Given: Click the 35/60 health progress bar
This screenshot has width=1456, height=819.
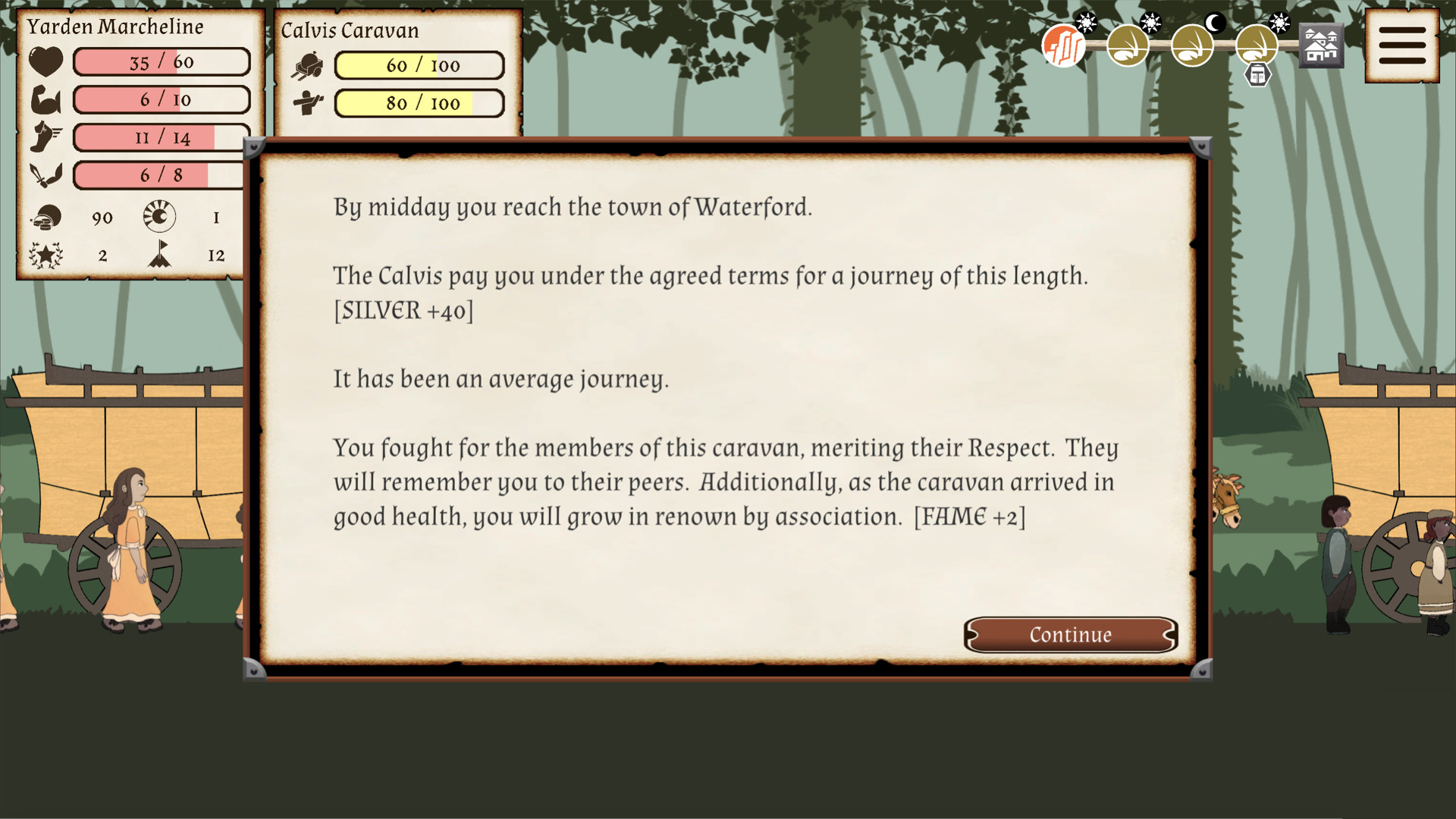Looking at the screenshot, I should (161, 61).
